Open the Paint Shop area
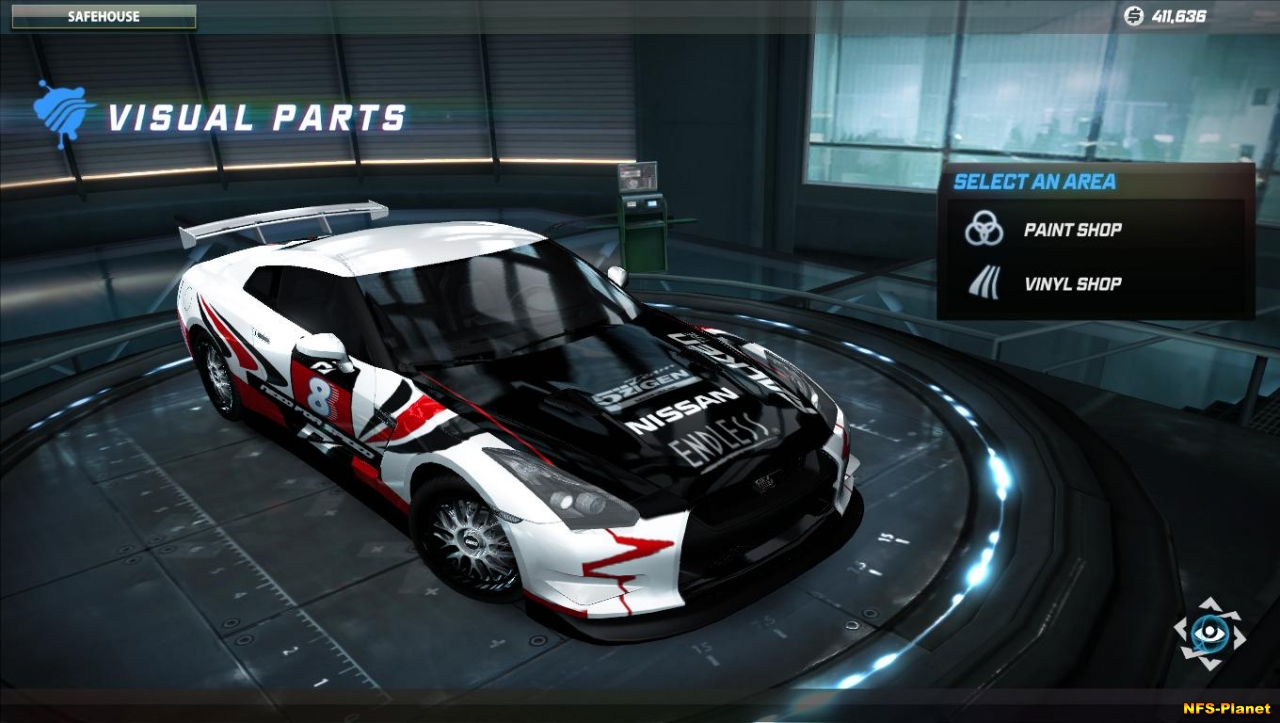Screen dimensions: 1280x723 coord(1071,230)
